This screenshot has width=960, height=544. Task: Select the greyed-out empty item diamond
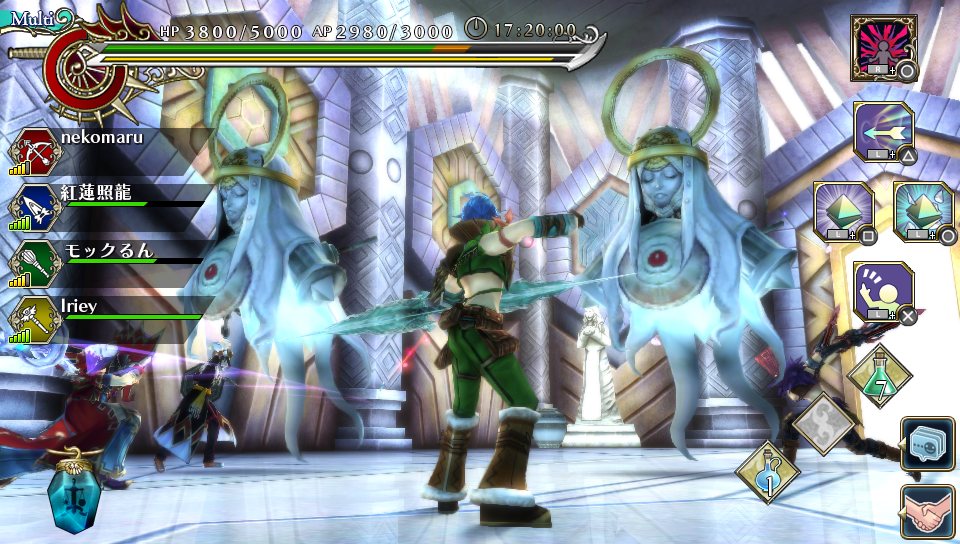825,424
